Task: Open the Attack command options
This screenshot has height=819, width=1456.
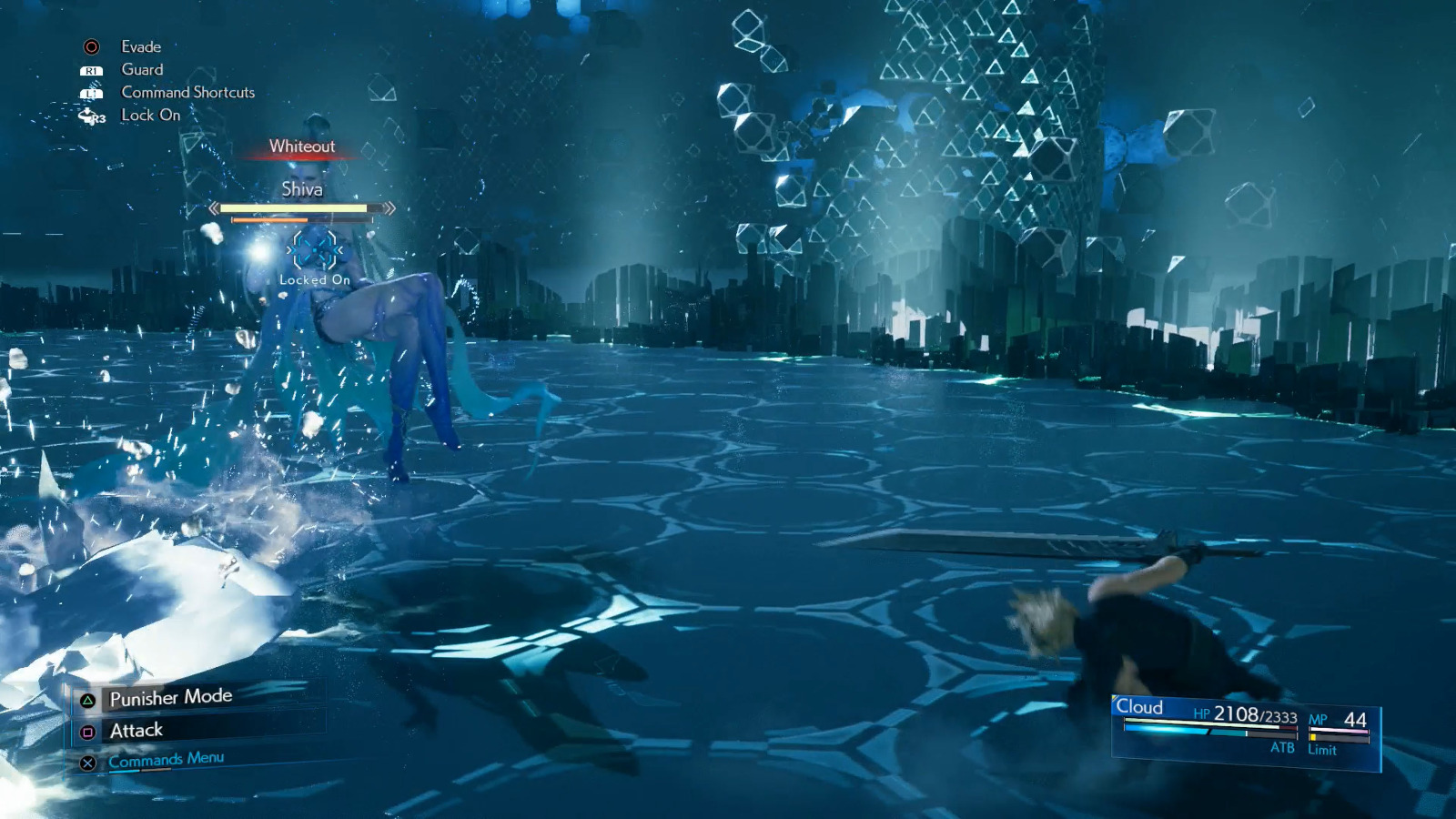Action: (x=135, y=730)
